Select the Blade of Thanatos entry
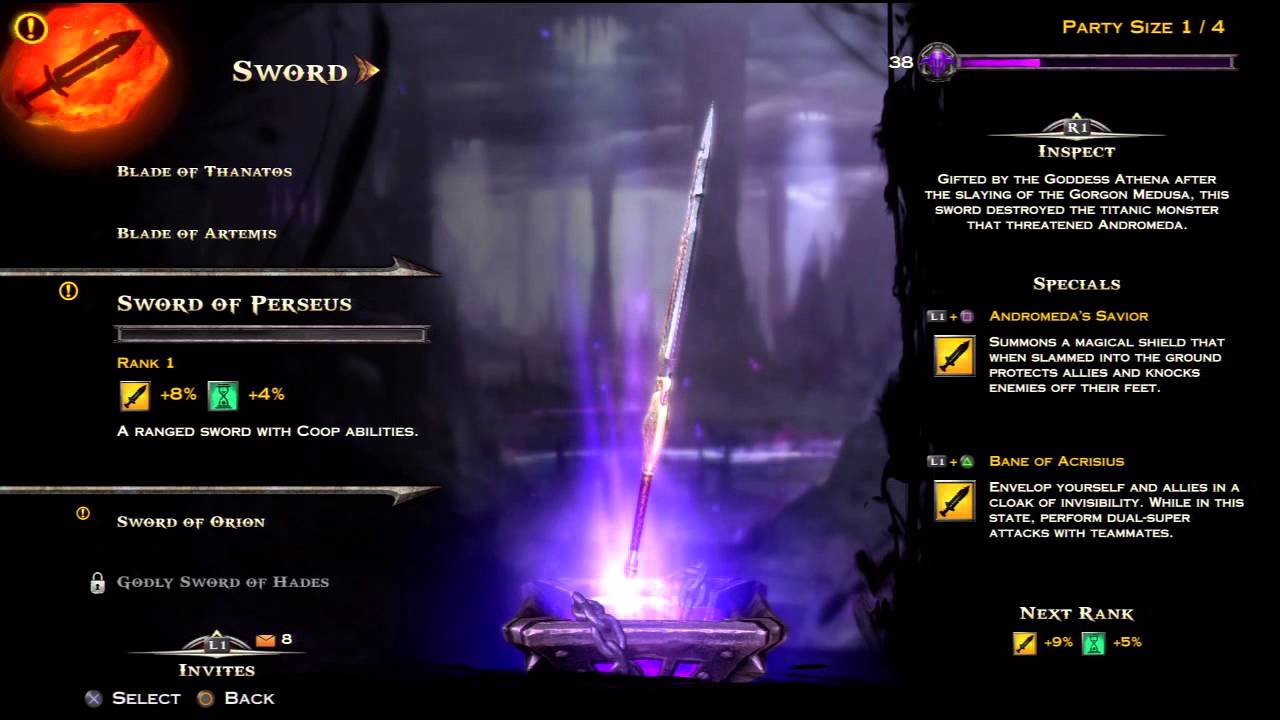This screenshot has height=720, width=1280. coord(204,171)
